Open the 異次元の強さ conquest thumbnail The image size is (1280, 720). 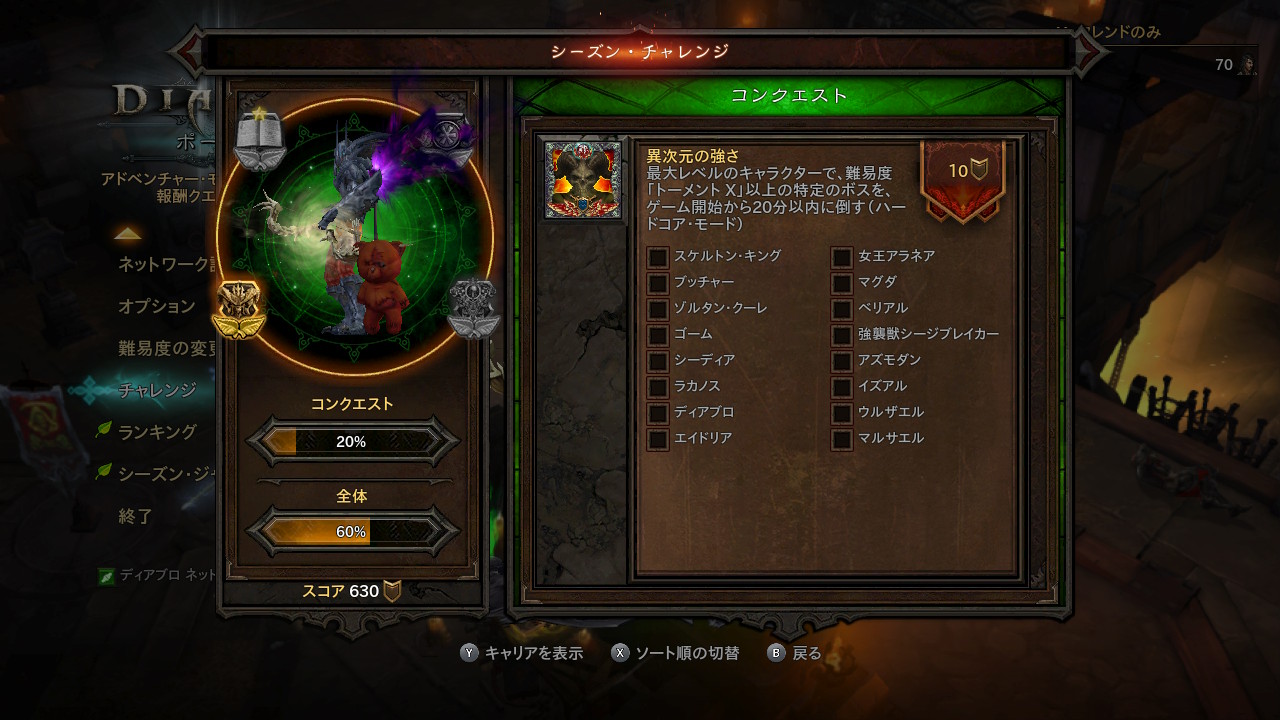coord(583,180)
